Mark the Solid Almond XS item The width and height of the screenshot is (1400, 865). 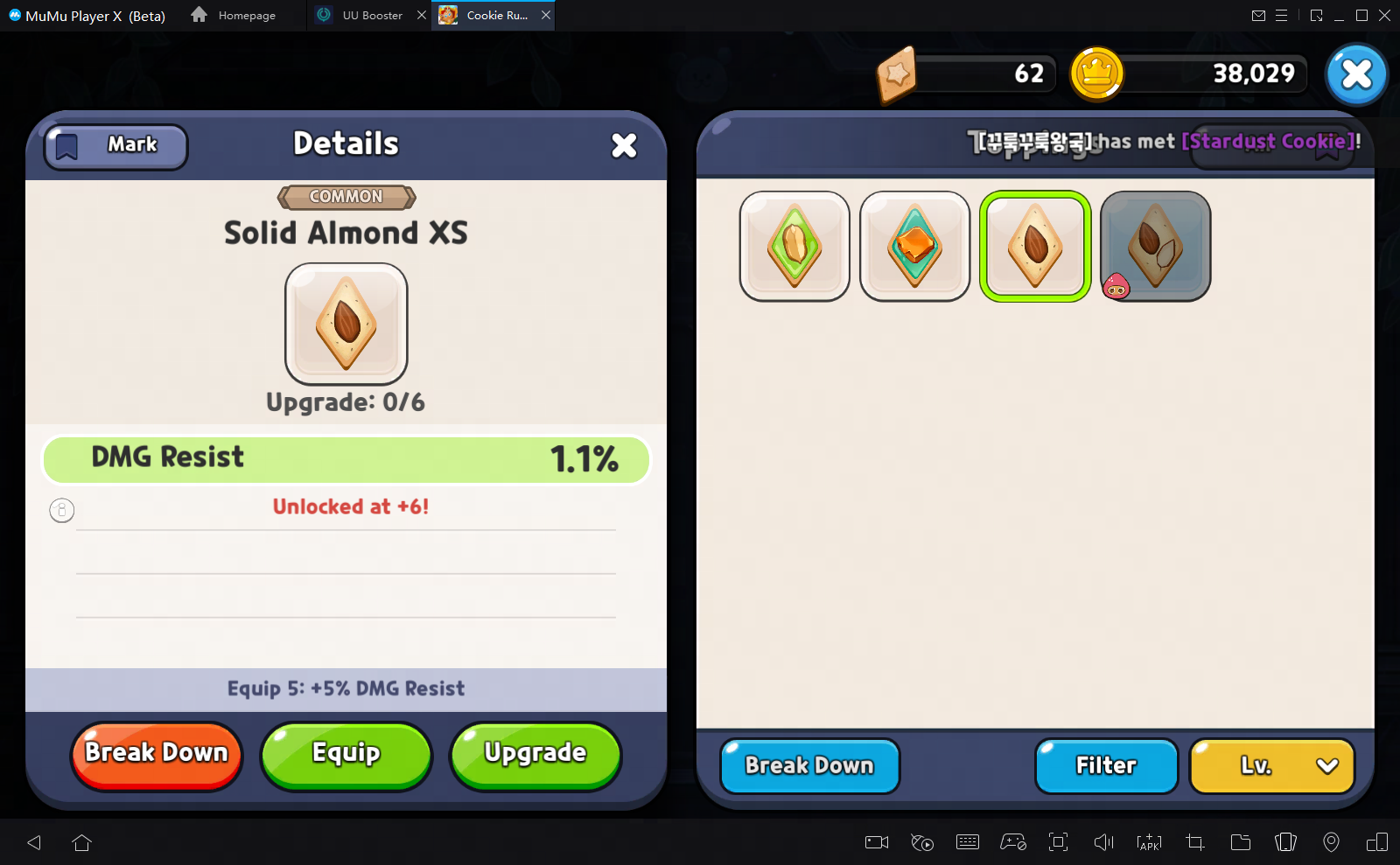click(115, 145)
